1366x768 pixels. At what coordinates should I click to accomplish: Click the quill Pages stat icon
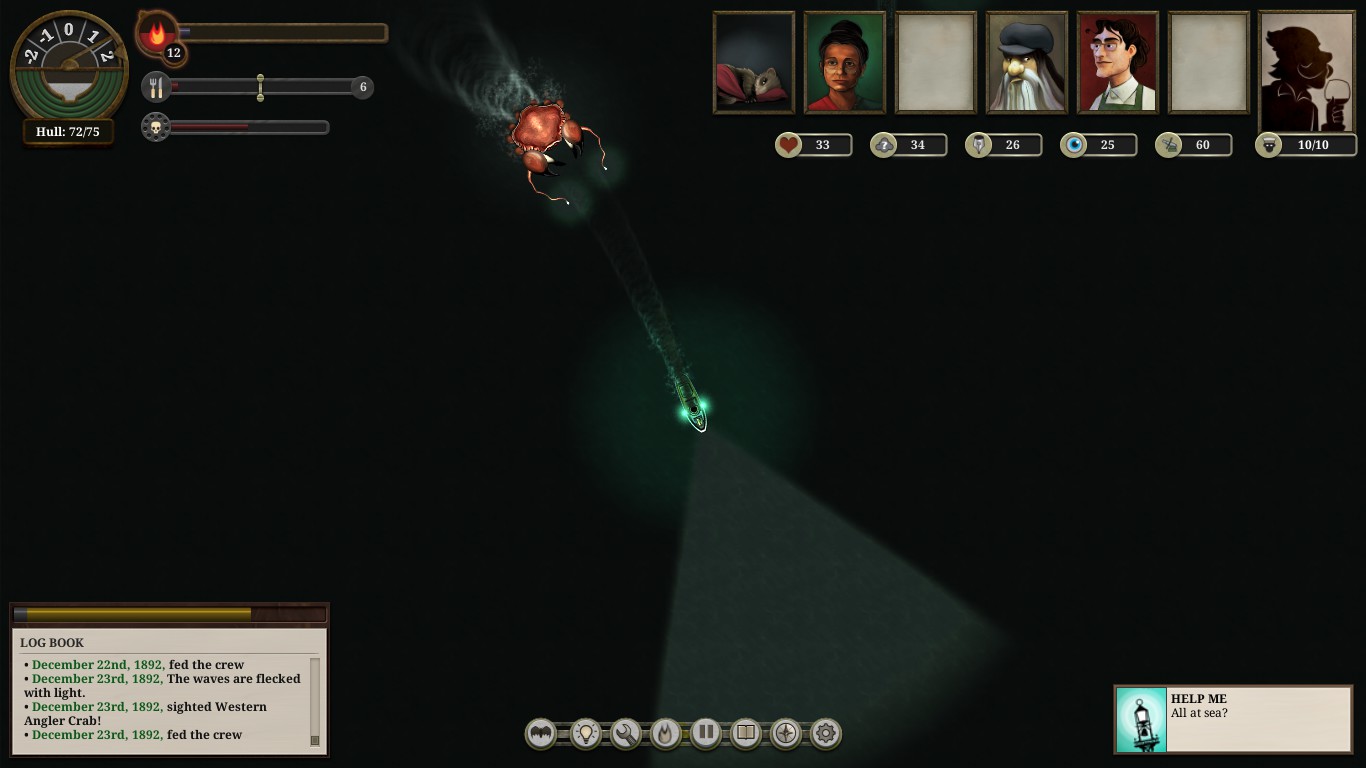click(x=978, y=144)
